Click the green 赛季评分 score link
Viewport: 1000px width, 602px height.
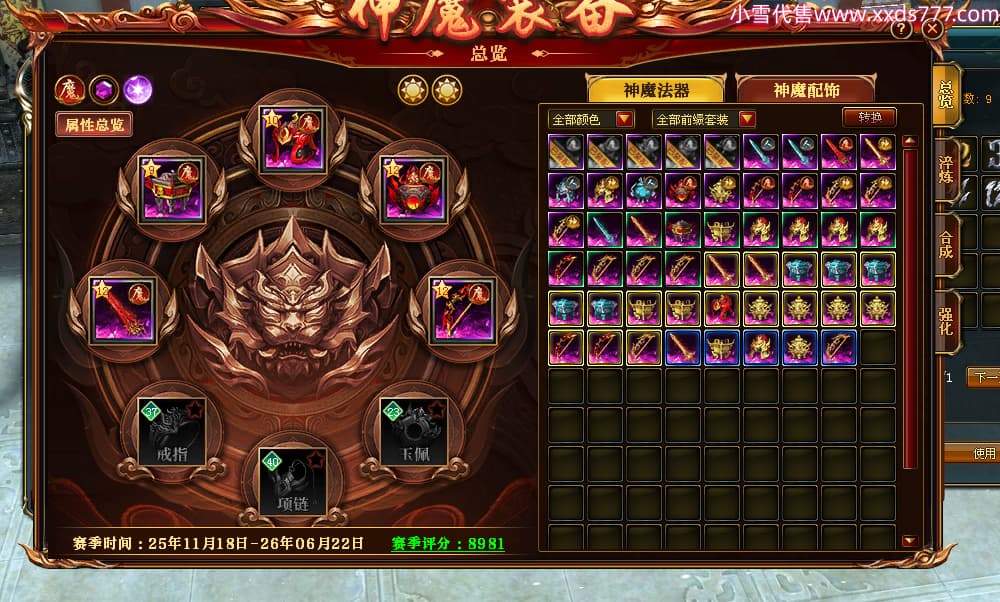[x=448, y=544]
